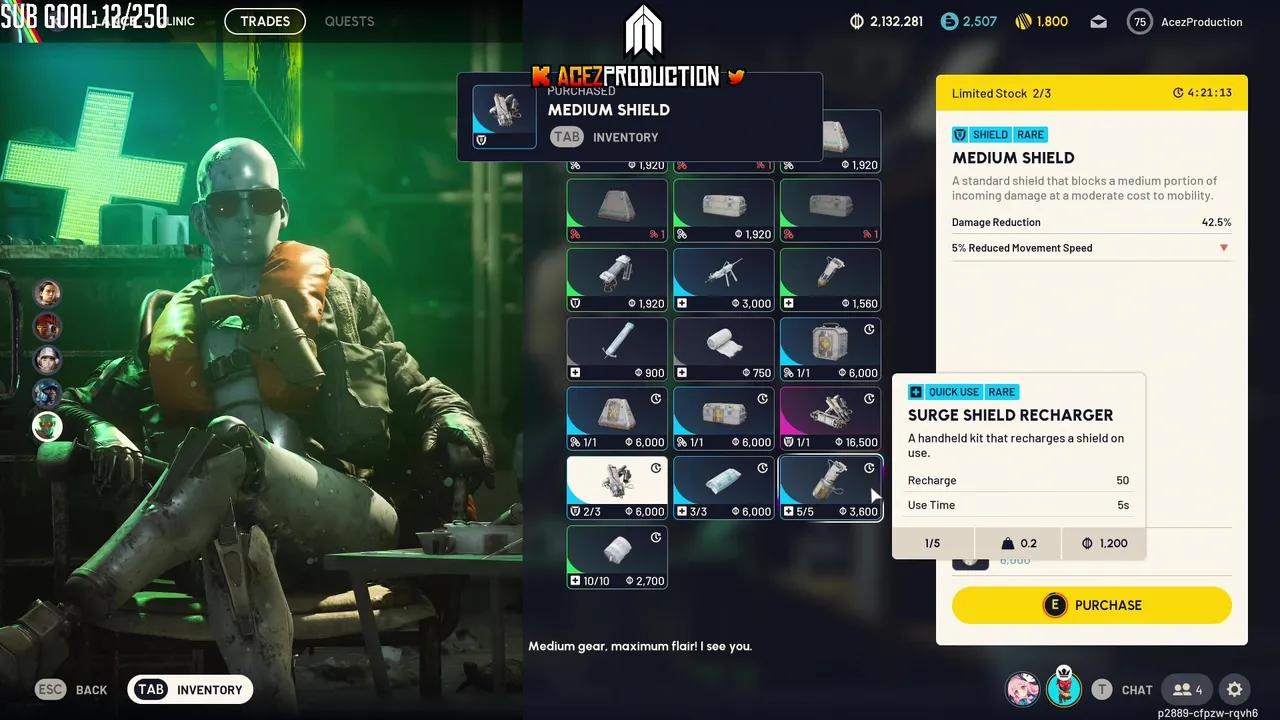Select the shield recharger costing 1,560

pyautogui.click(x=830, y=280)
